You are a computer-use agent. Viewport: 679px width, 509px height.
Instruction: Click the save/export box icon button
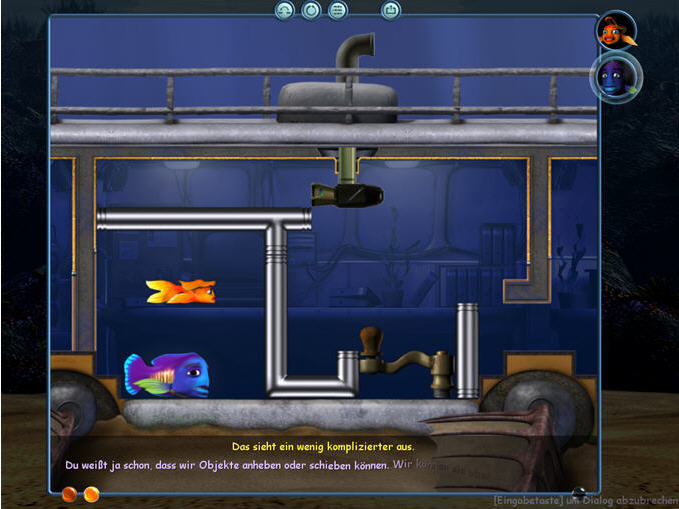coord(391,10)
